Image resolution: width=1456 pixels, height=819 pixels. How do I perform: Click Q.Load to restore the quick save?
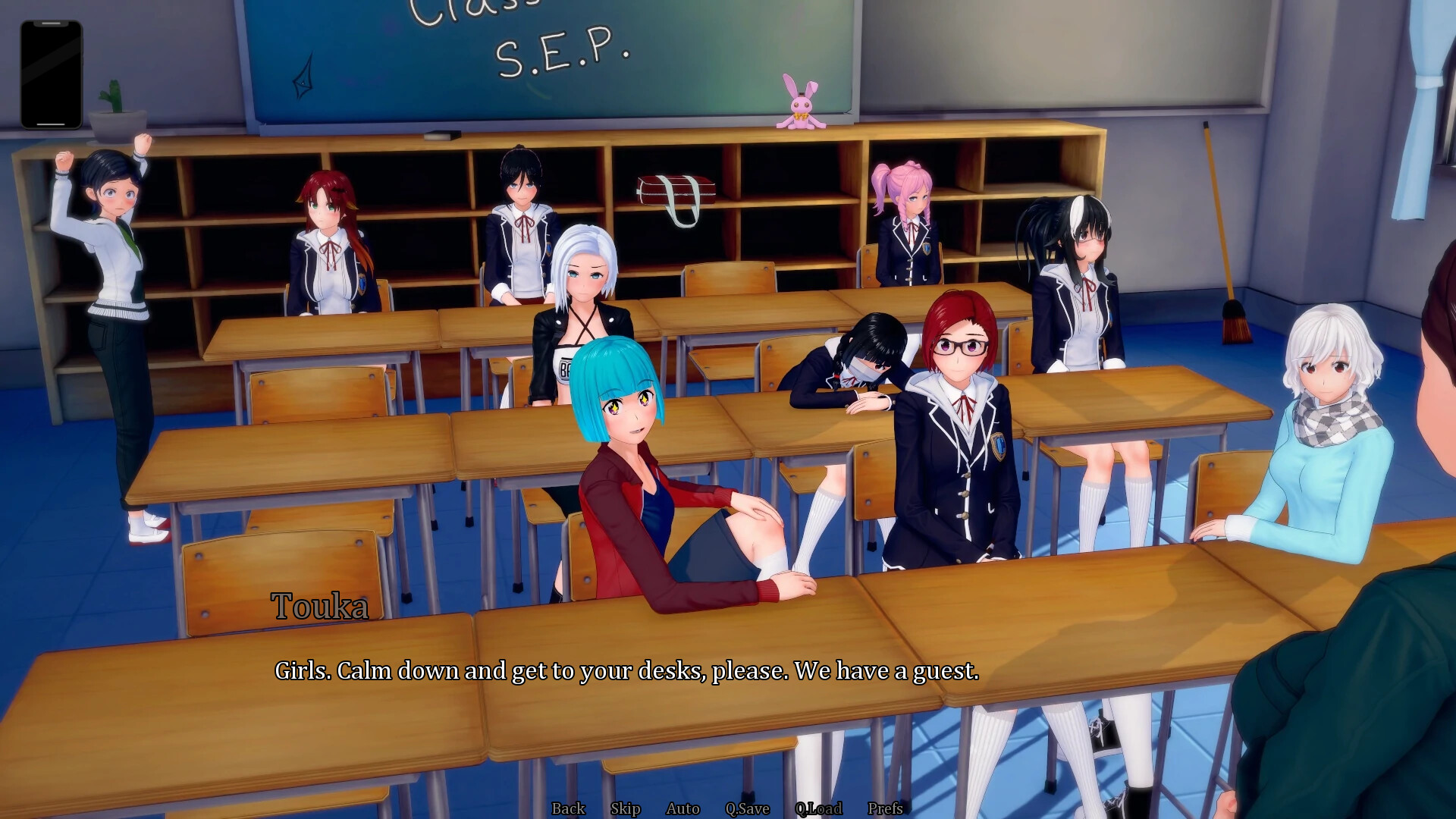tap(817, 808)
